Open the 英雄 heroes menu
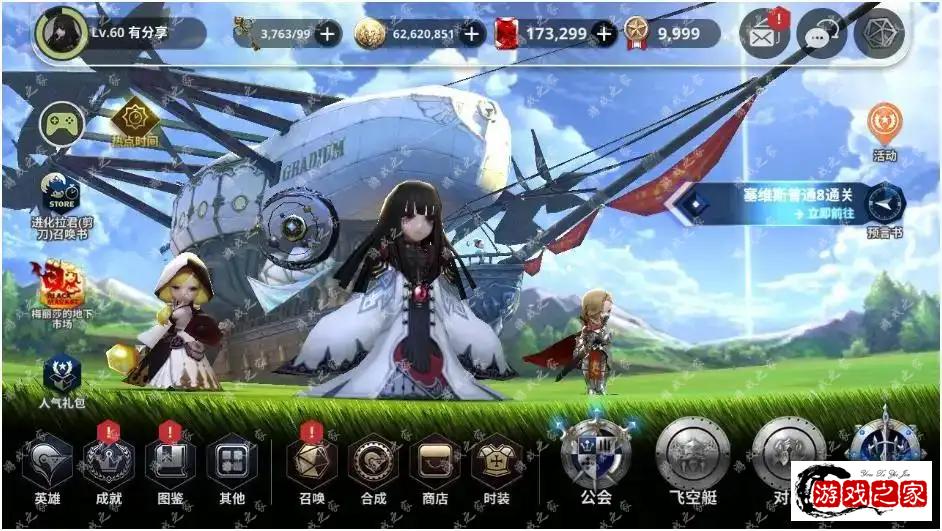 pos(47,462)
